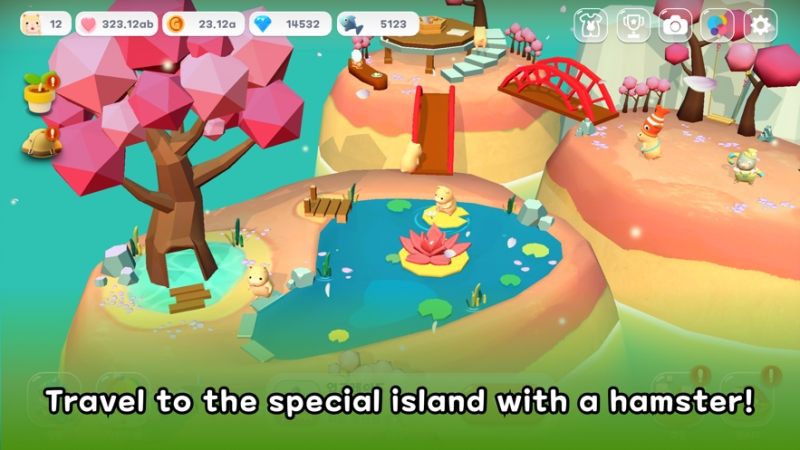This screenshot has height=450, width=800.
Task: Click the potted sprout icon
Action: click(x=38, y=93)
